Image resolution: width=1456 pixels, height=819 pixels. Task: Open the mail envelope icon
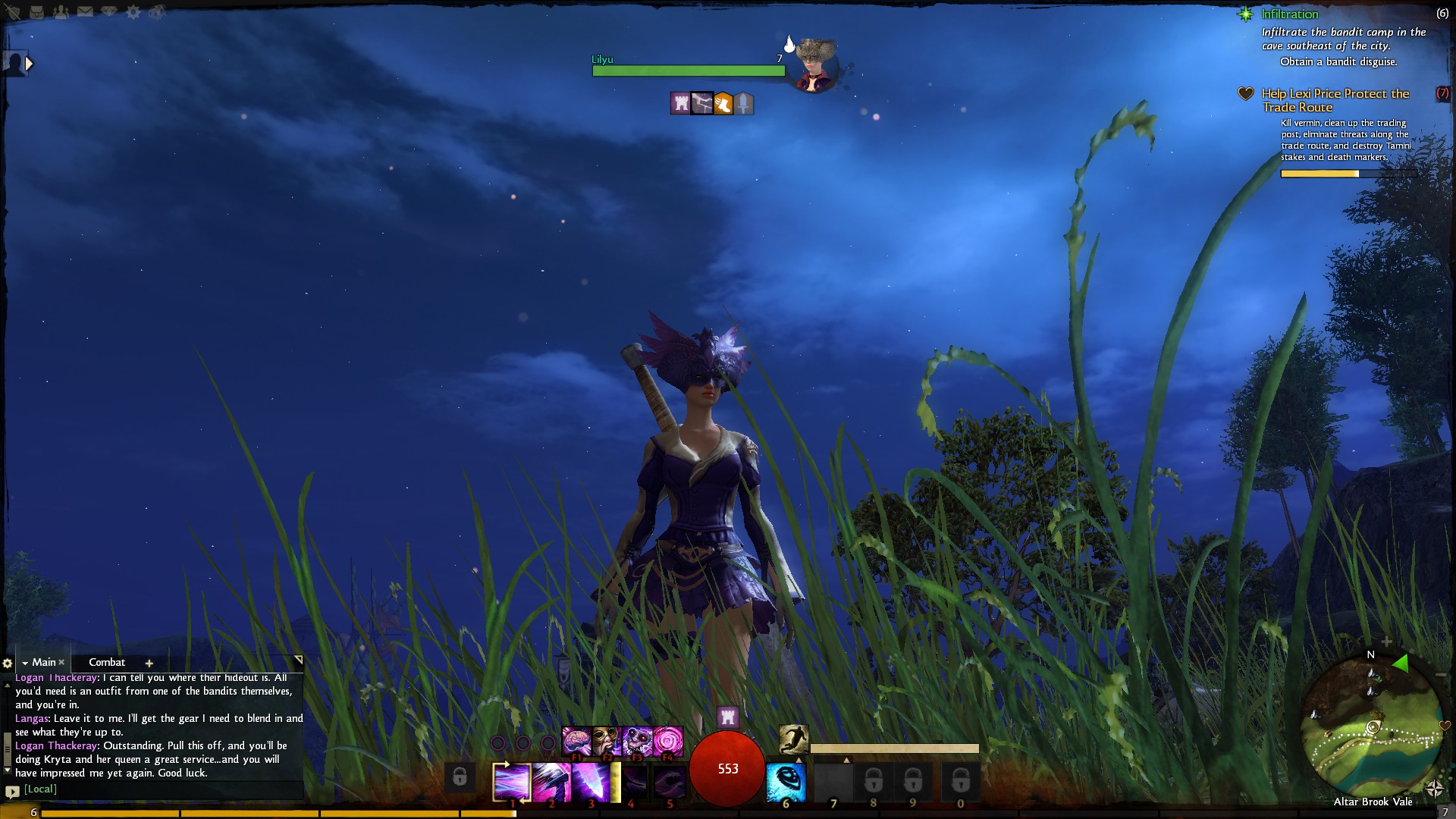(85, 12)
